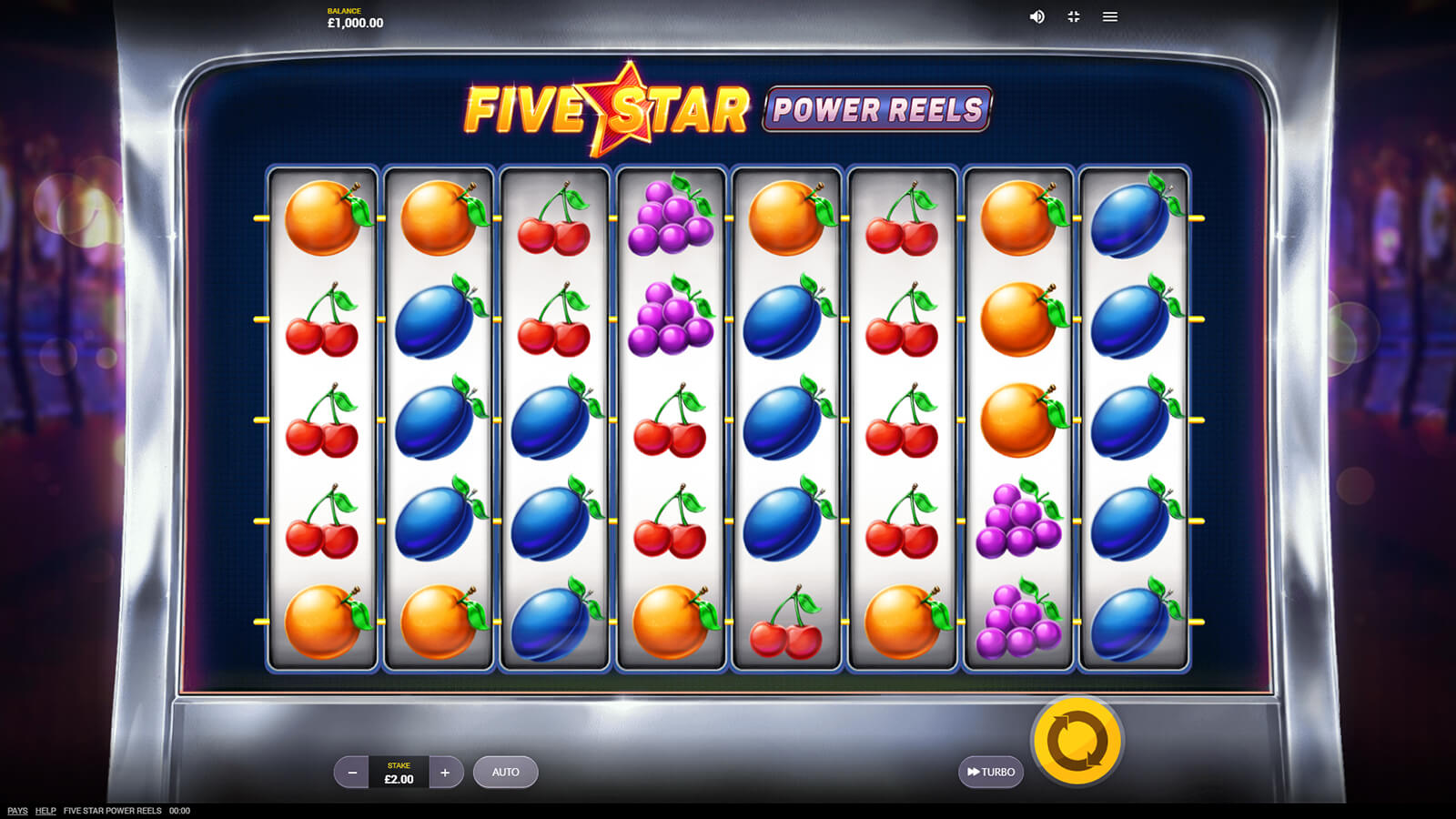Increase the stake with the plus button
Screen dimensions: 1456x819
445,773
